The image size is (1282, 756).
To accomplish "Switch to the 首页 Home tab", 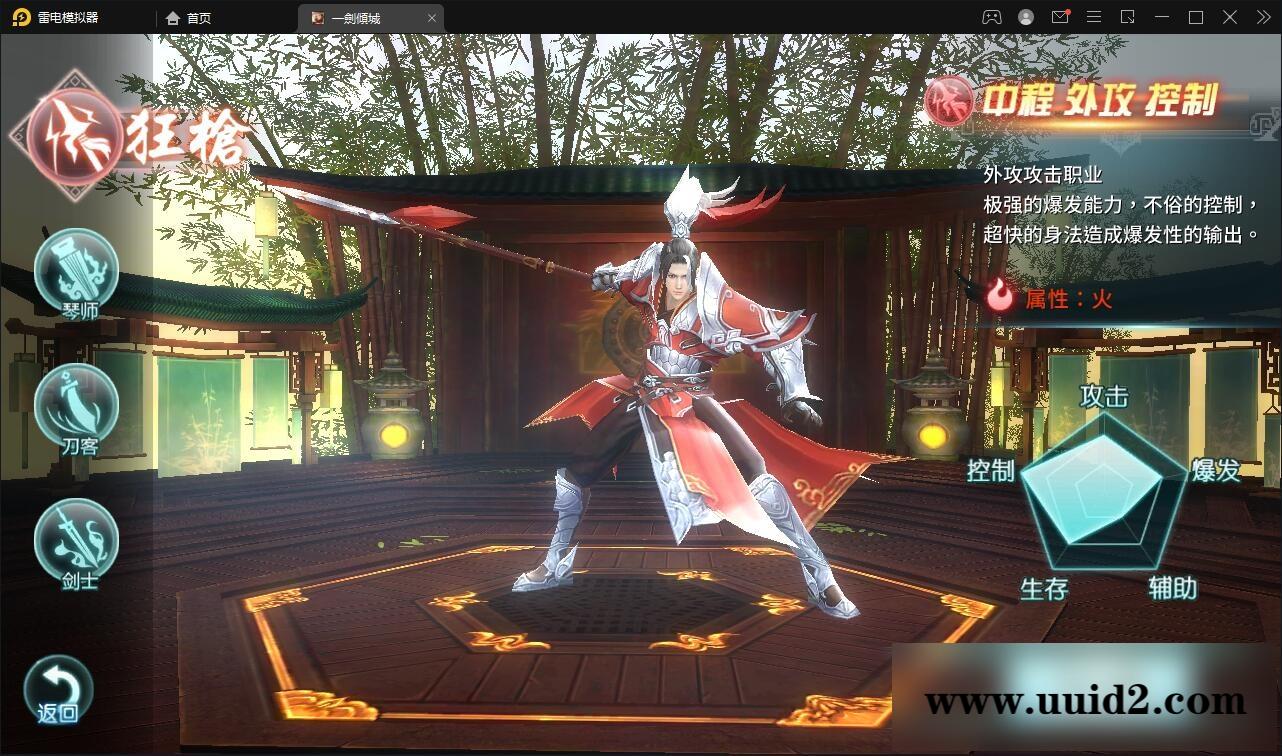I will (188, 17).
